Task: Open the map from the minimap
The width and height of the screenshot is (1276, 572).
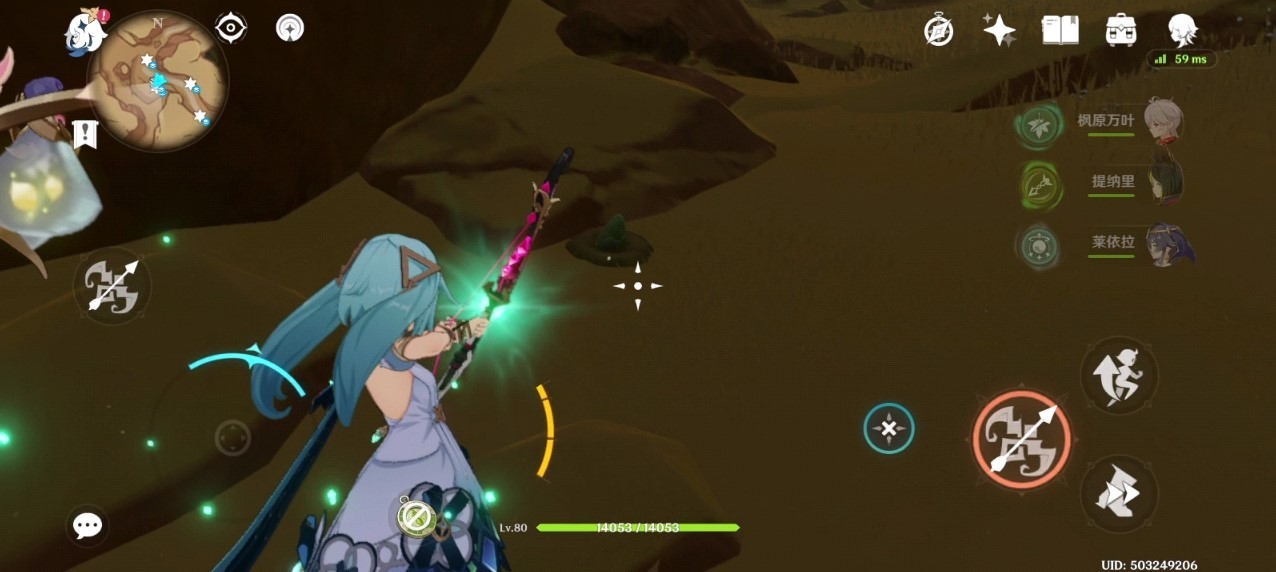Action: (x=157, y=82)
